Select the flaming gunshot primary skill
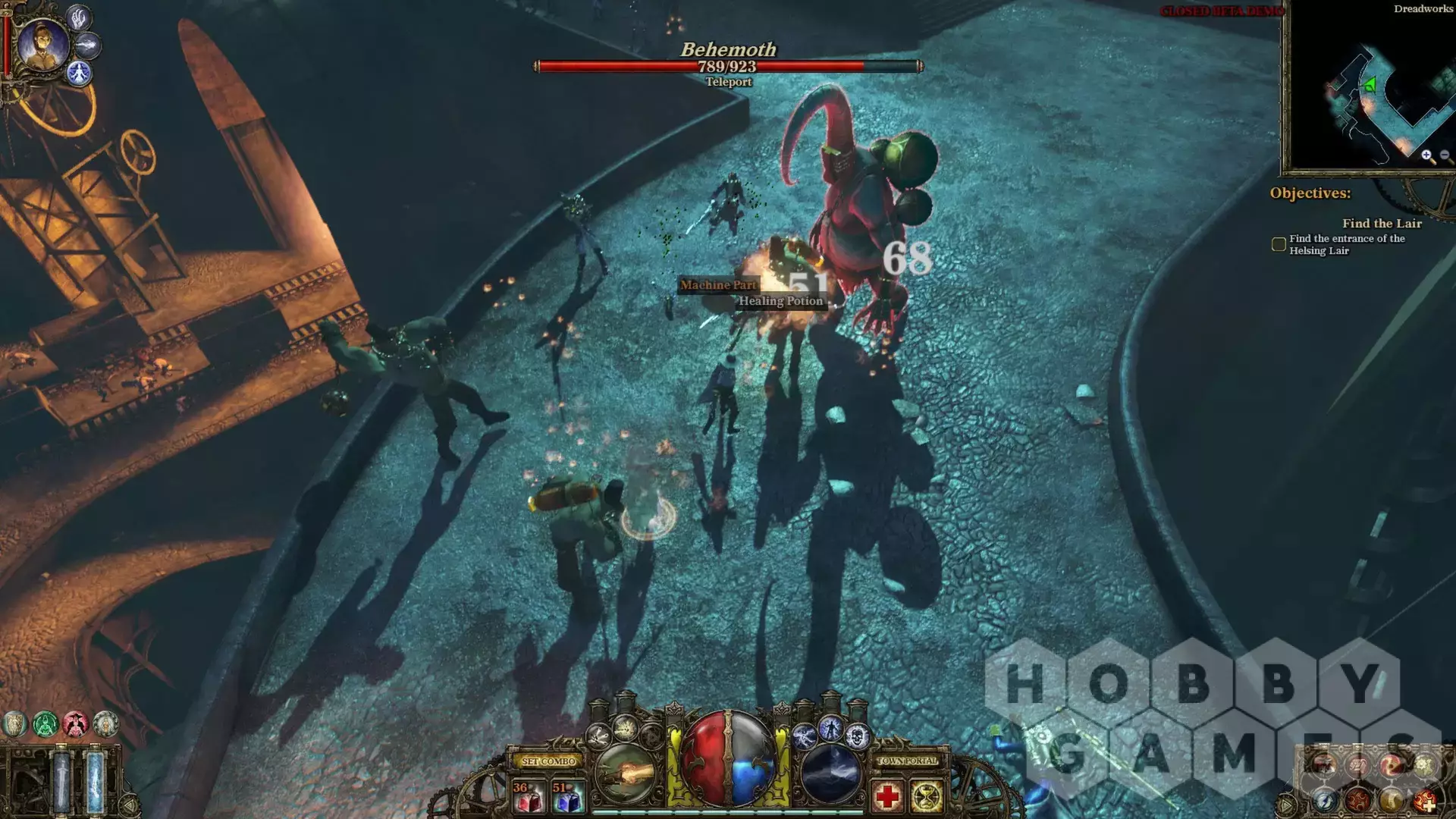 (626, 774)
